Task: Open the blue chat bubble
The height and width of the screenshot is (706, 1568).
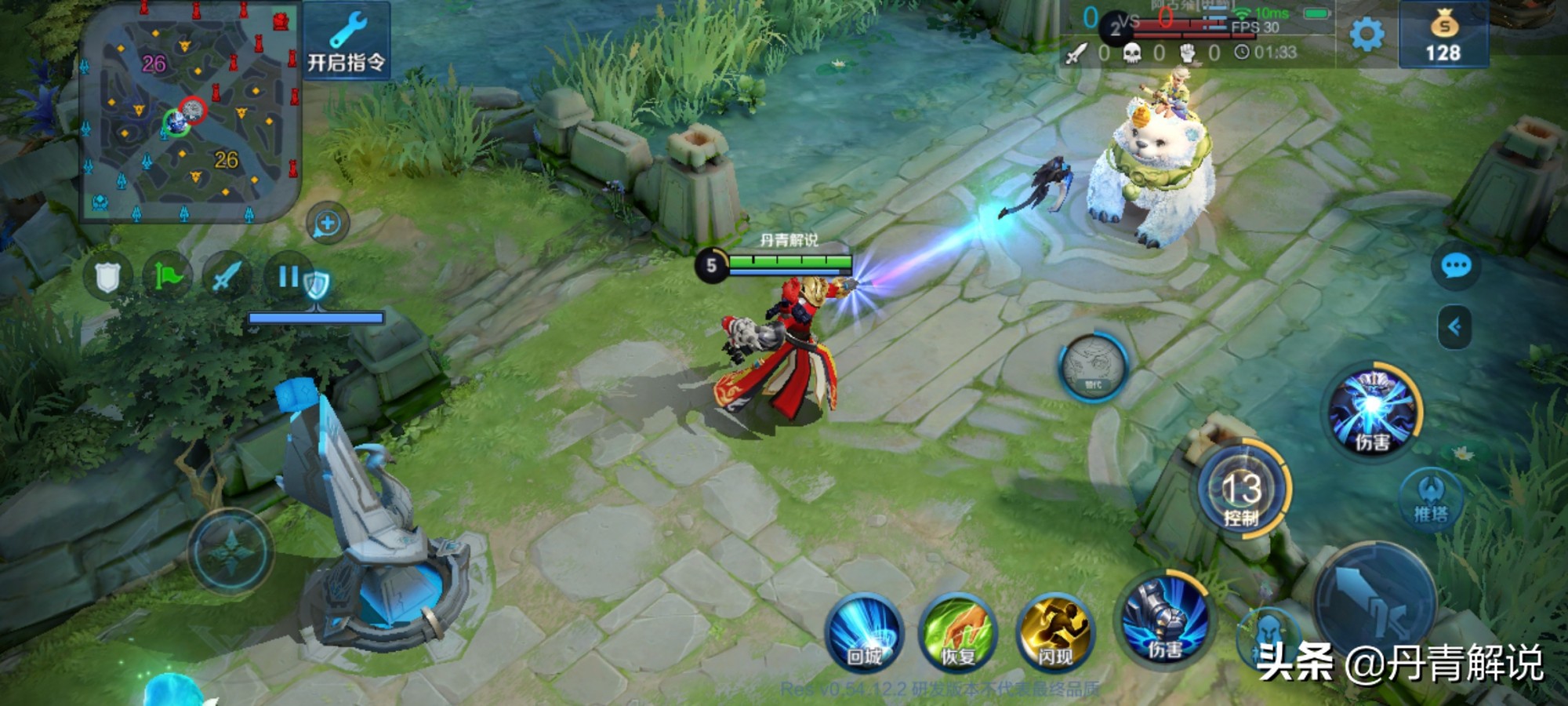Action: (x=1456, y=266)
